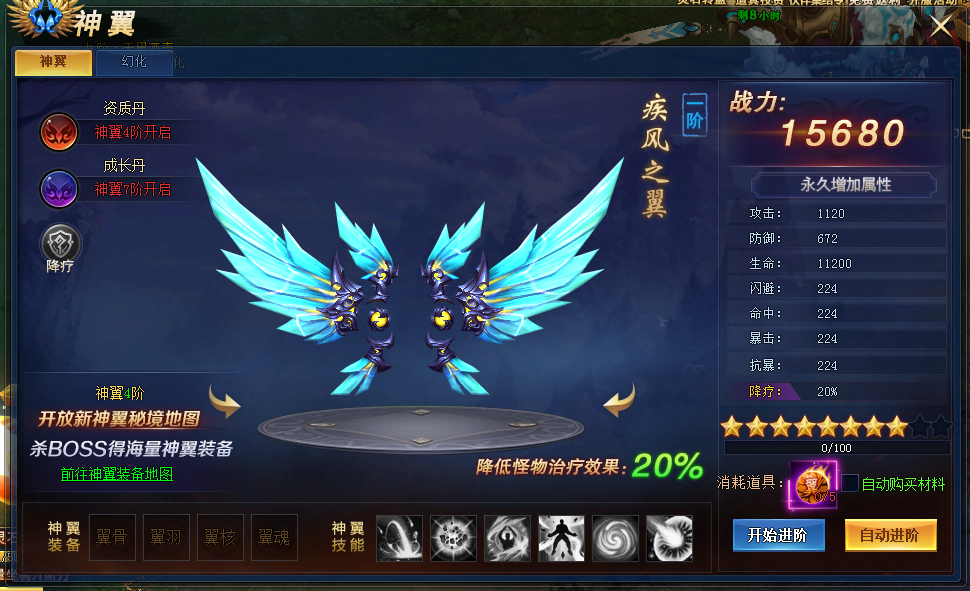The image size is (970, 591).
Task: Click the spiral vortex wing skill icon
Action: click(615, 537)
